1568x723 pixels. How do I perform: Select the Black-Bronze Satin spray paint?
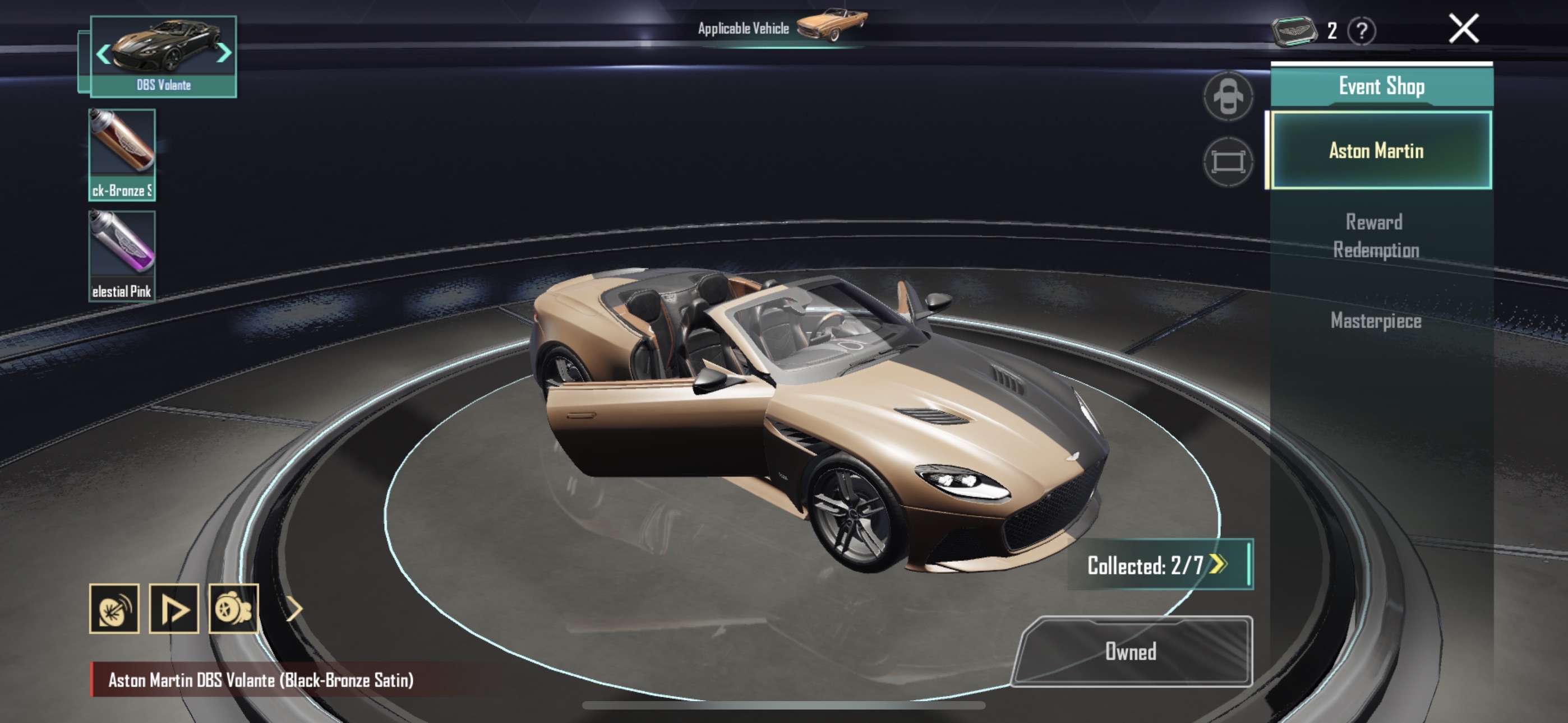click(122, 154)
